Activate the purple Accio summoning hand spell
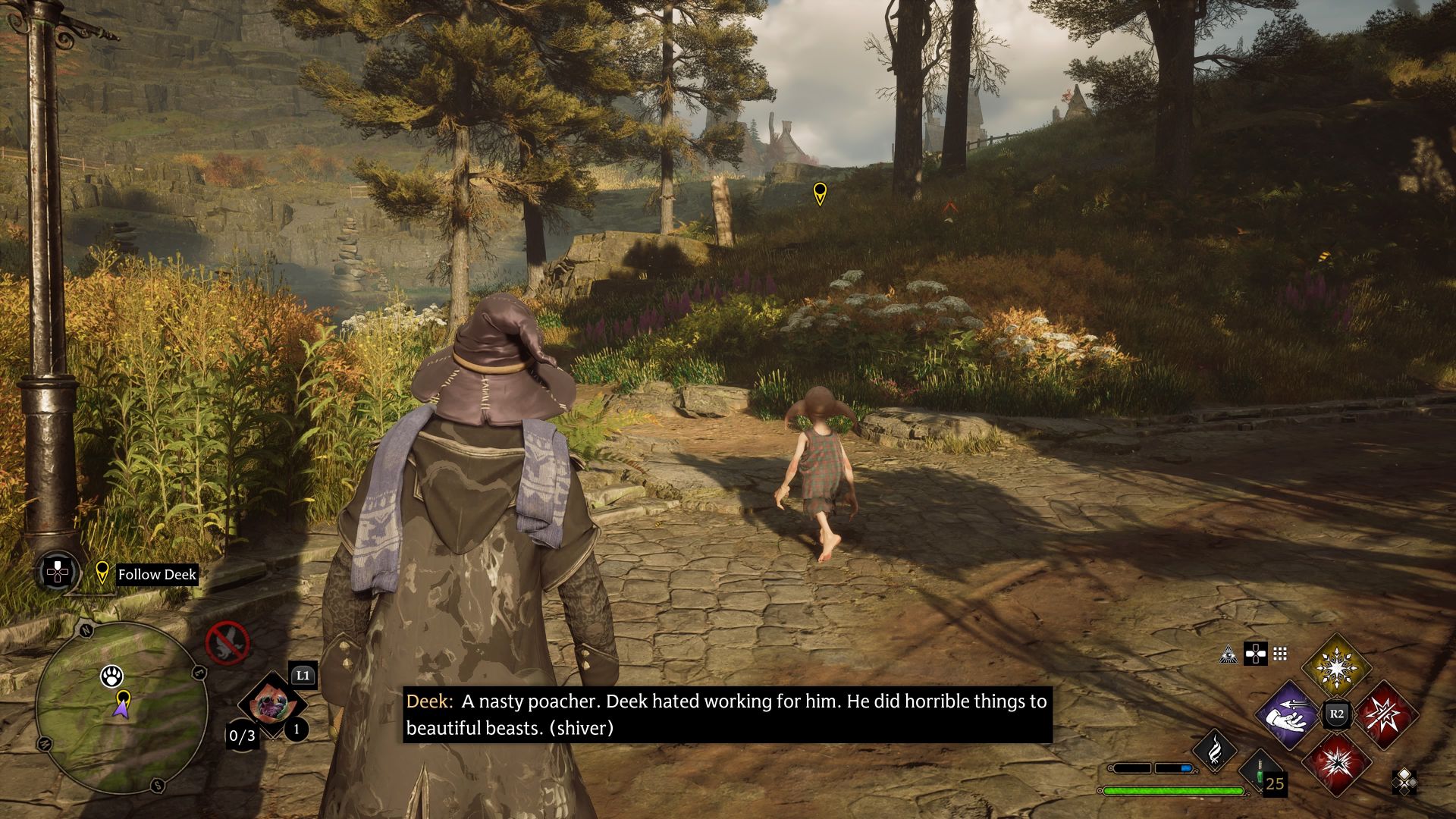 tap(1288, 715)
